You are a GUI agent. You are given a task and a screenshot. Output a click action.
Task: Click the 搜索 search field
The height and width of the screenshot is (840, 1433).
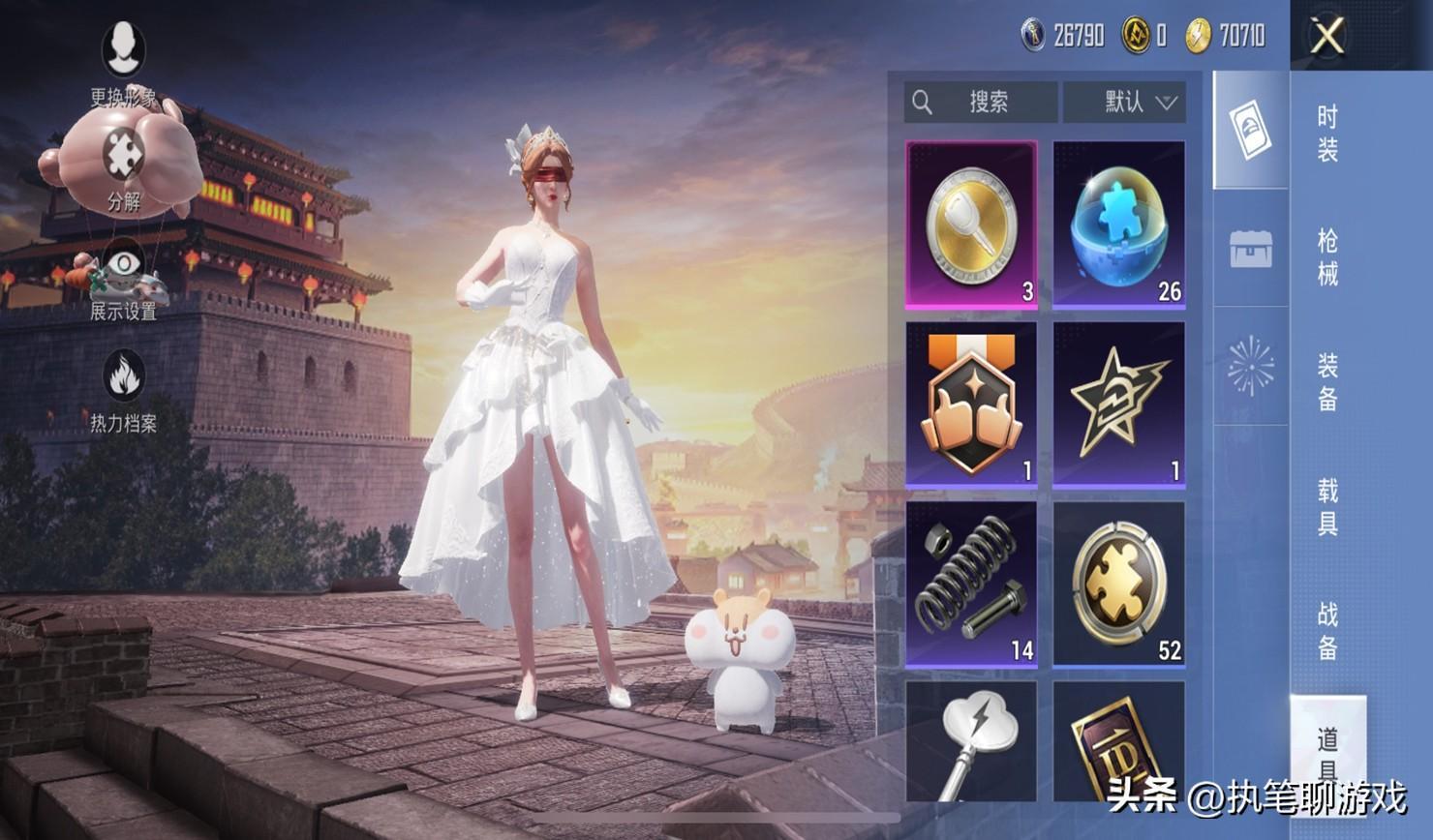tap(981, 102)
